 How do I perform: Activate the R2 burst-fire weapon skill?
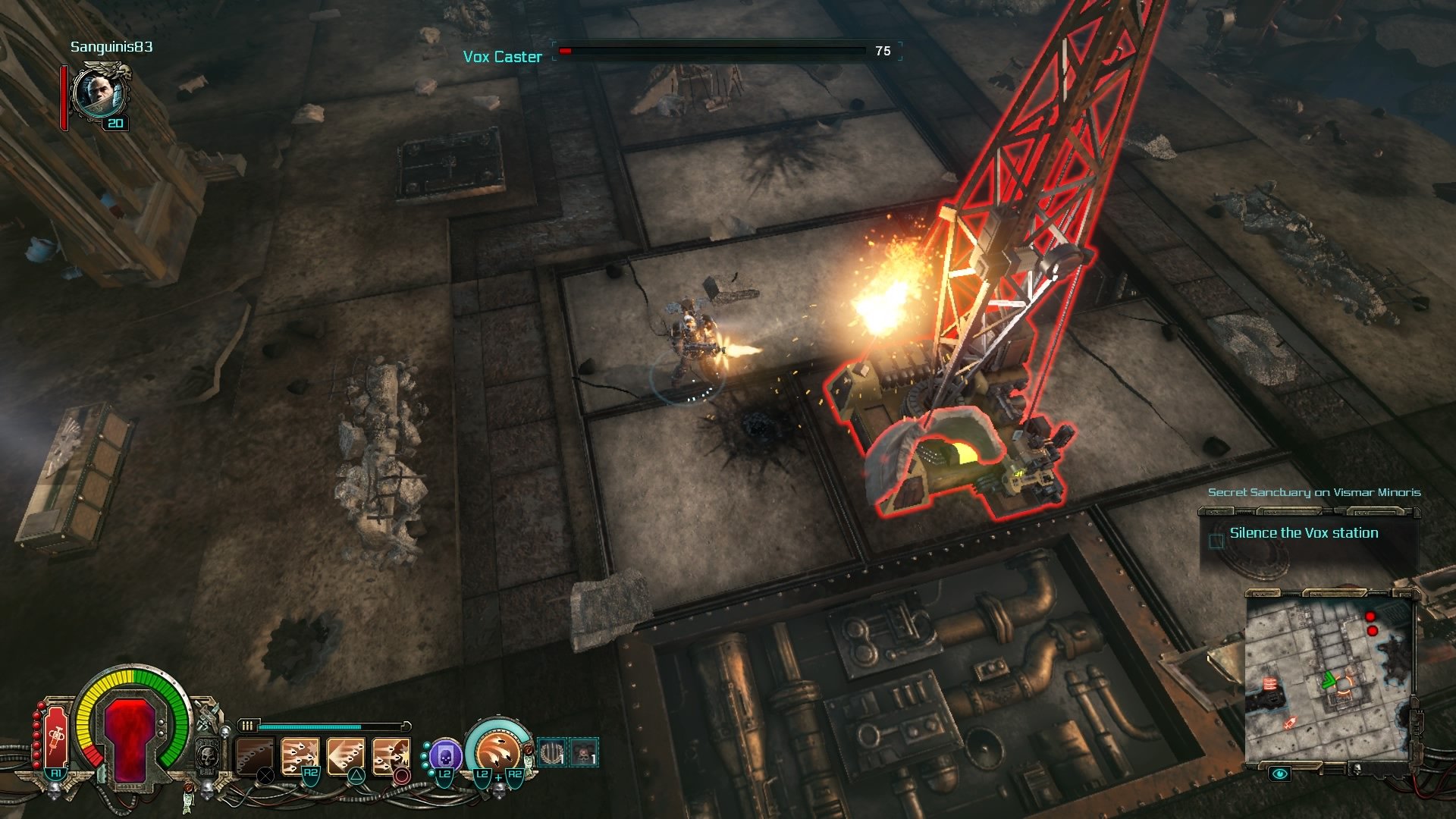pyautogui.click(x=300, y=757)
